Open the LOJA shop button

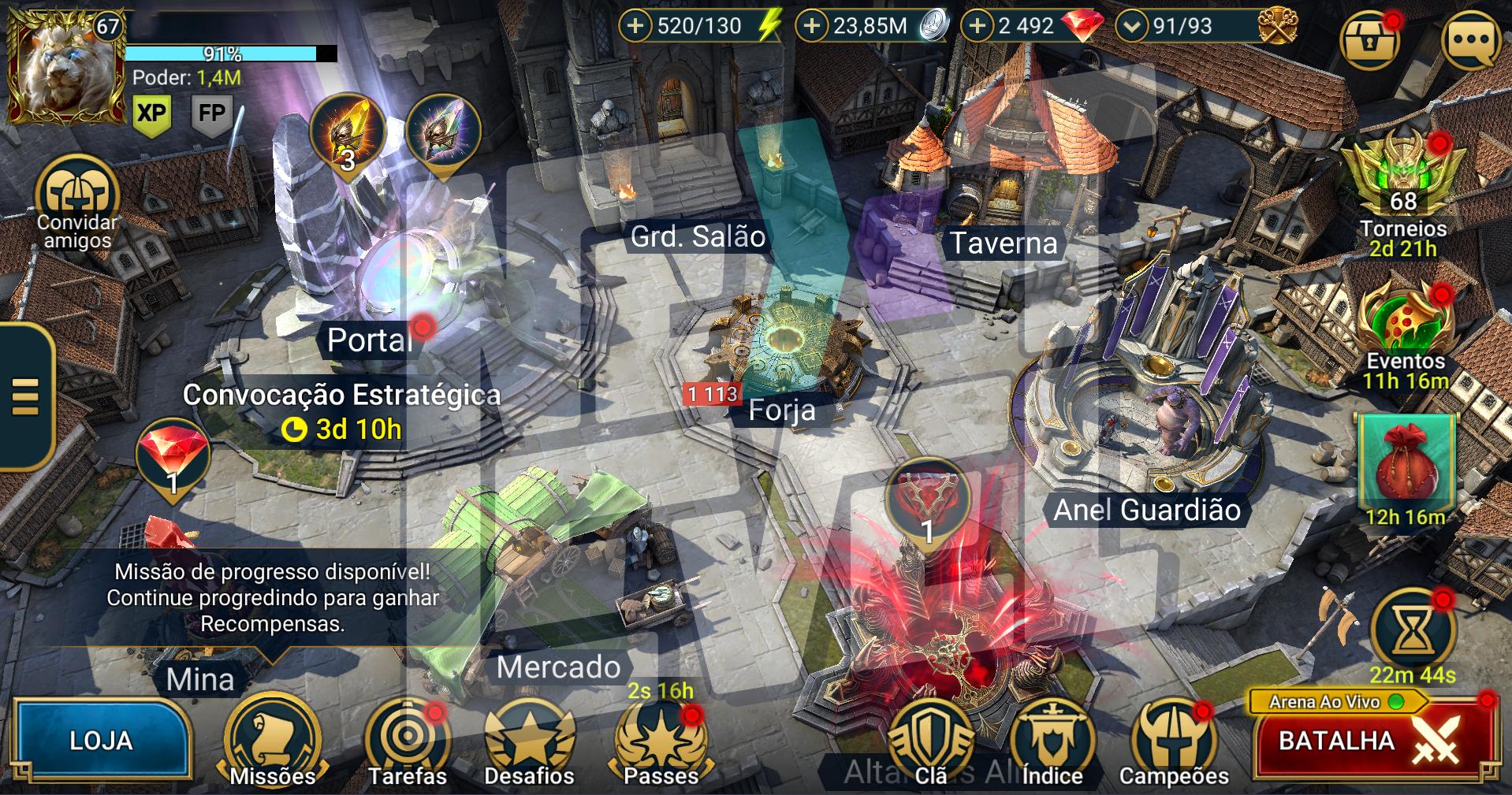tap(101, 740)
